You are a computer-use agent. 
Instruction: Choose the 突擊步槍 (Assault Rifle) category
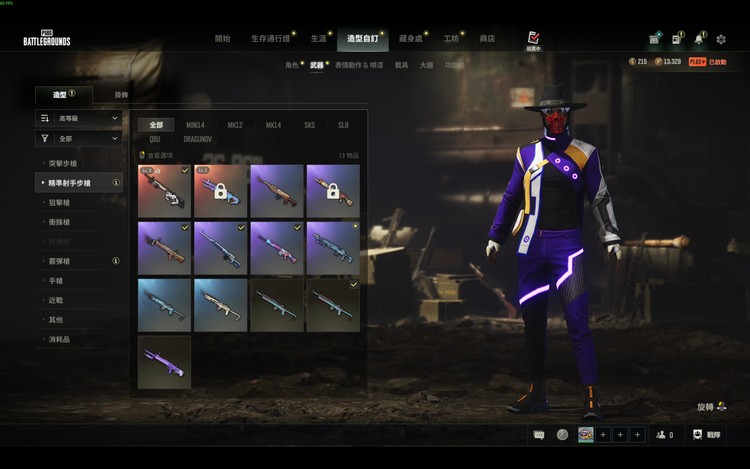[x=63, y=162]
